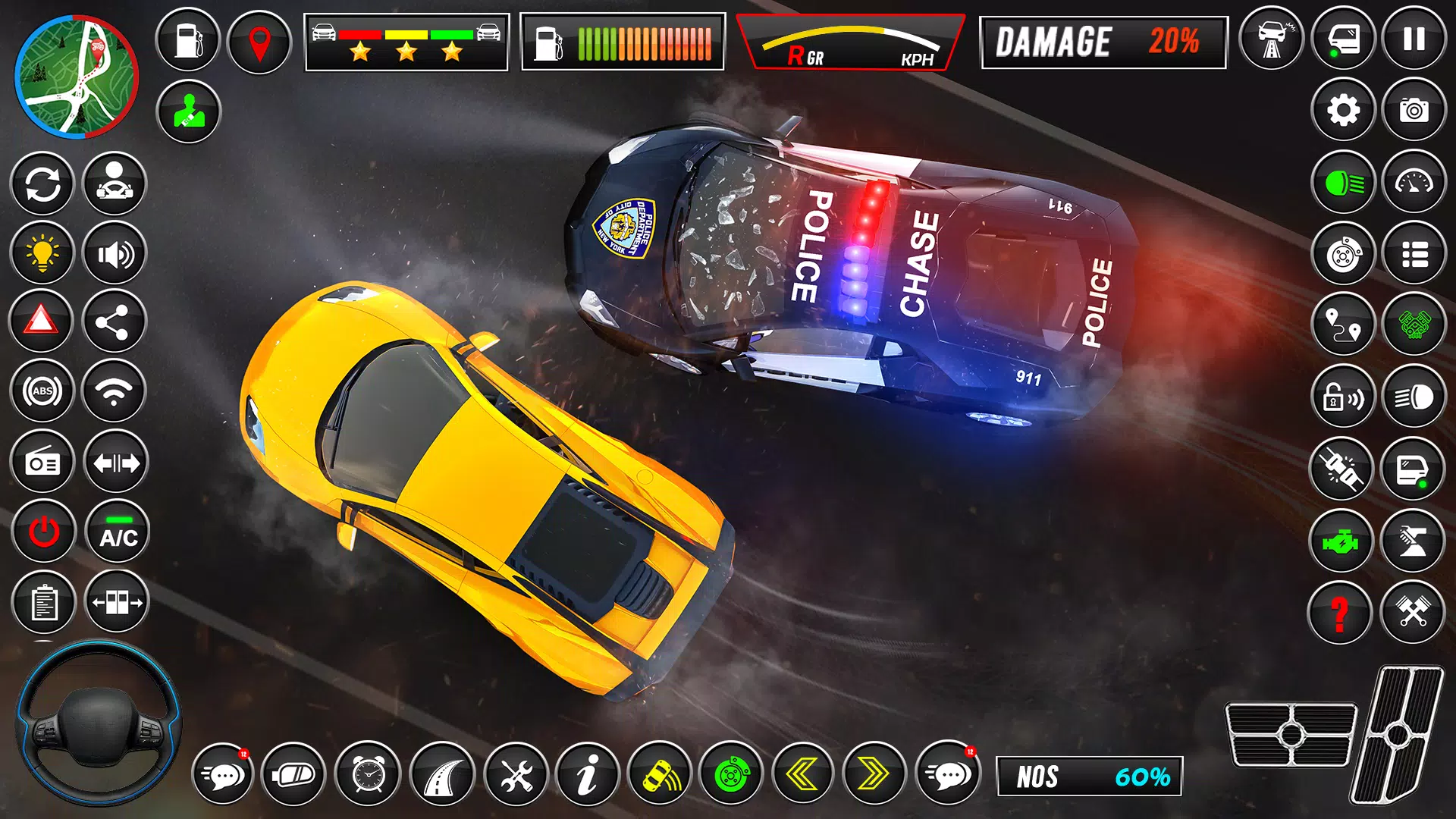Take a screenshot with the camera button
Viewport: 1456px width, 819px height.
(x=1414, y=111)
